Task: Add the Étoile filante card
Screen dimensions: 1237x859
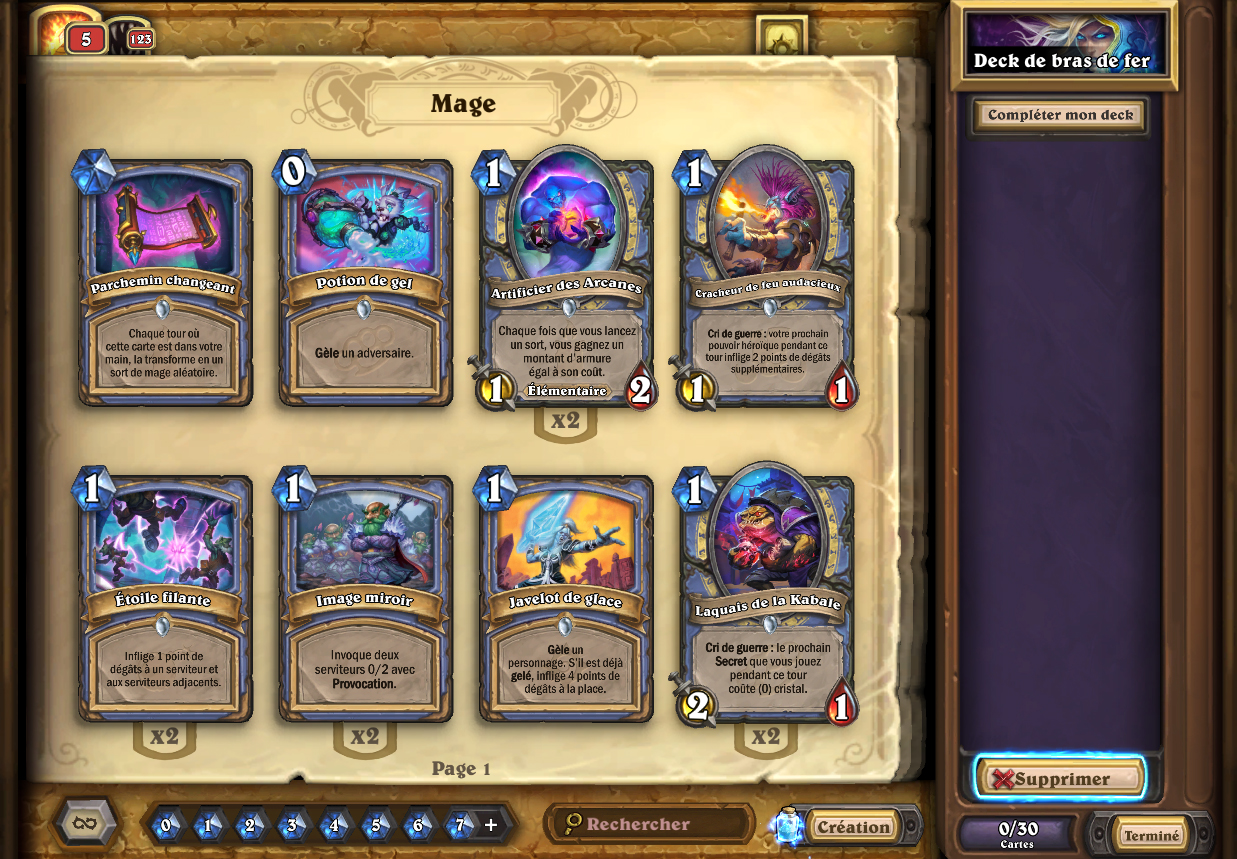Action: pyautogui.click(x=165, y=598)
